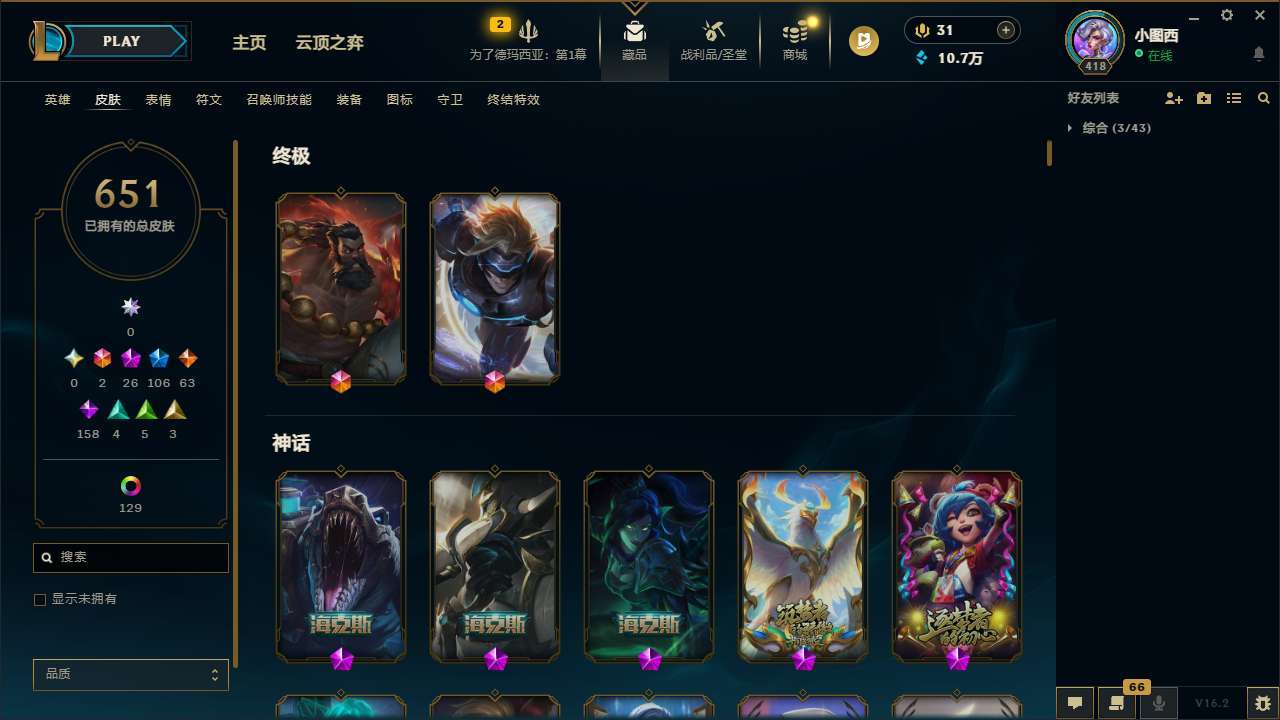The width and height of the screenshot is (1280, 720).
Task: Switch to the 云顶之弈 tab
Action: click(330, 42)
